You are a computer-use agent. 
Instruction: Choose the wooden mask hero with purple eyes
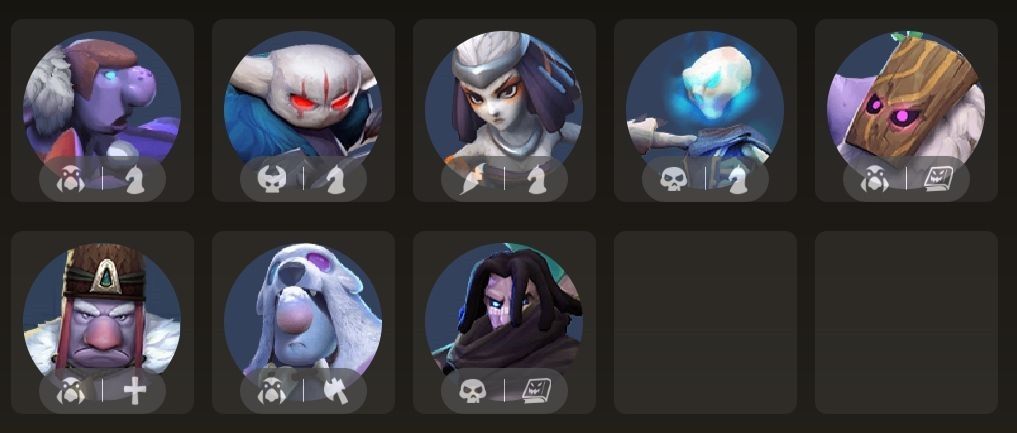coord(906,102)
